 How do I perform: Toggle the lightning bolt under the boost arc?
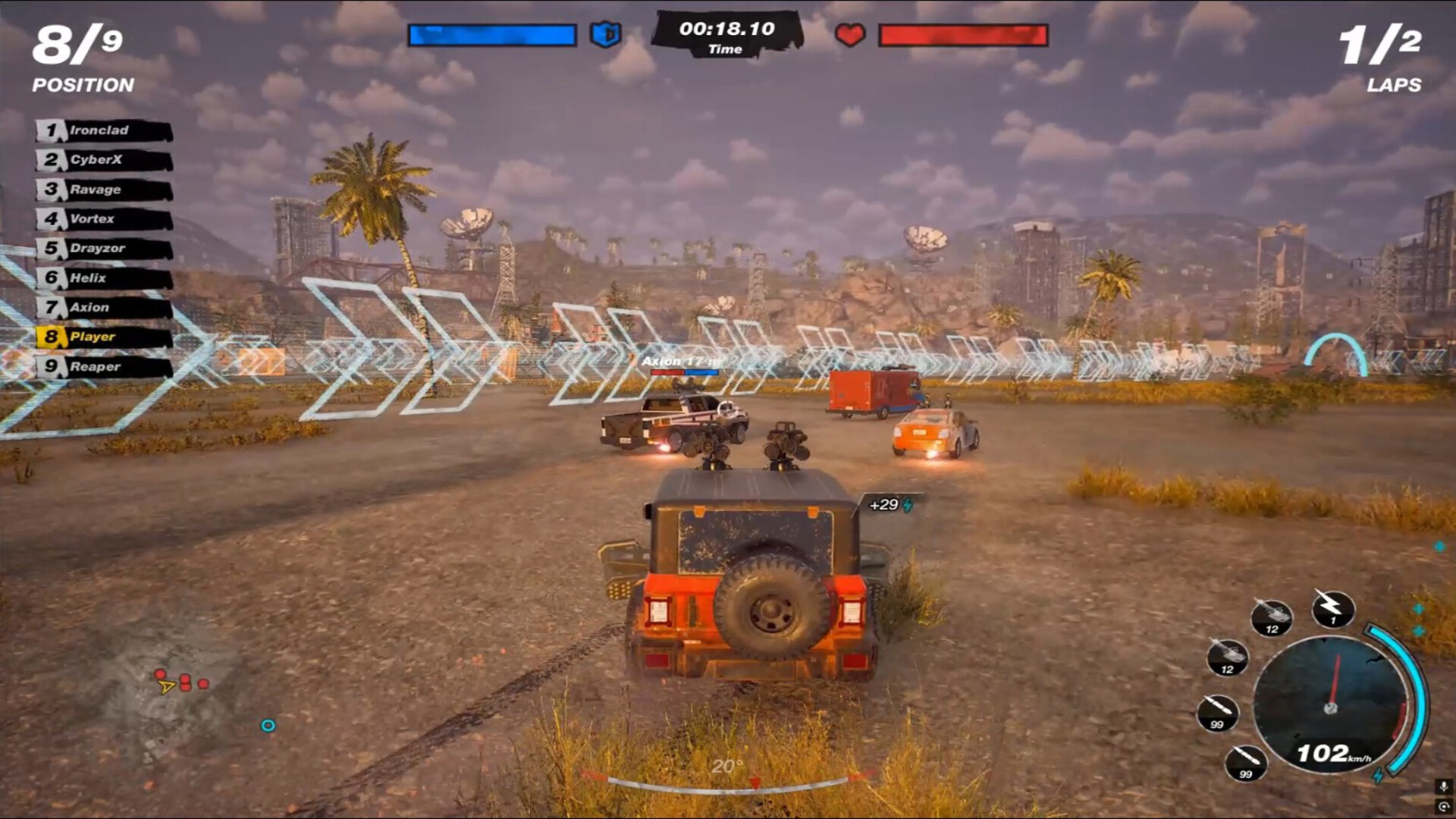(x=1378, y=775)
